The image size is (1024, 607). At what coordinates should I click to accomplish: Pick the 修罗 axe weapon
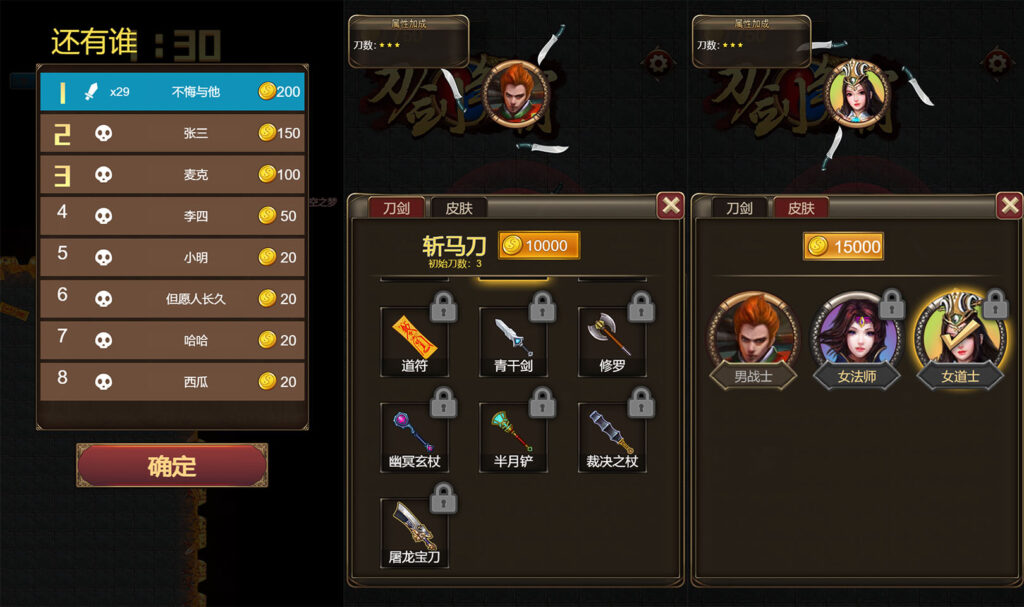tap(611, 341)
